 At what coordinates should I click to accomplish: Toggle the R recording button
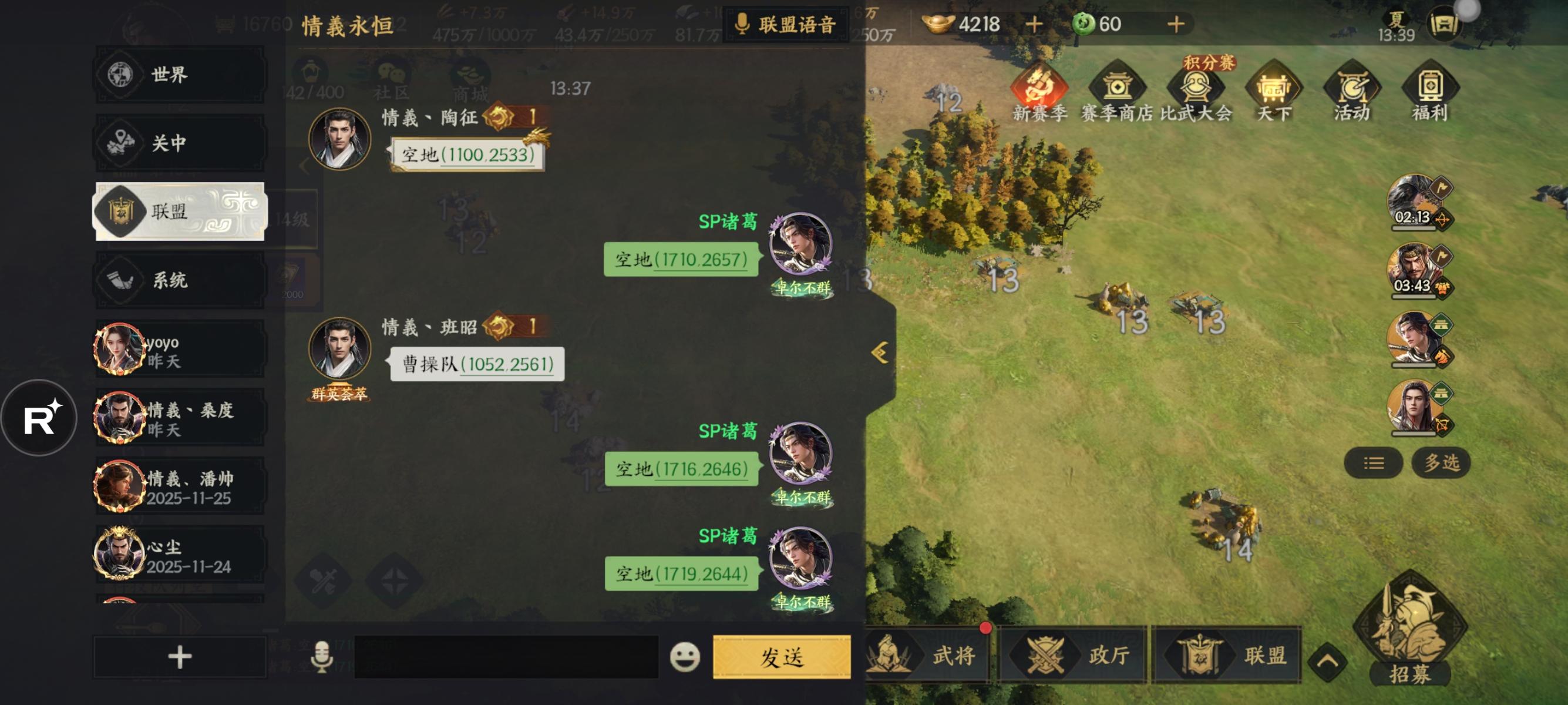(x=40, y=417)
